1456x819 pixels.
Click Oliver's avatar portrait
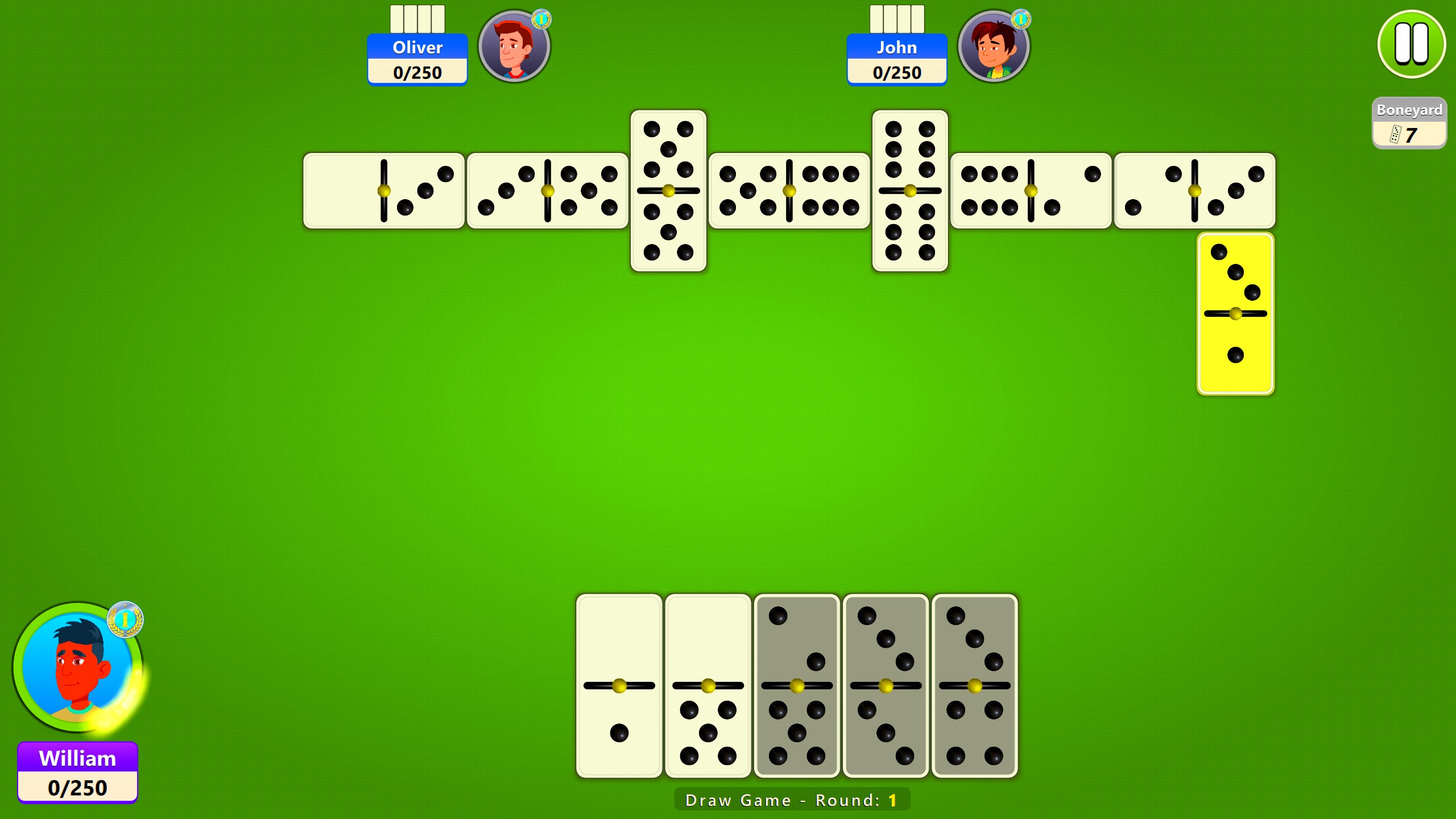click(x=514, y=48)
